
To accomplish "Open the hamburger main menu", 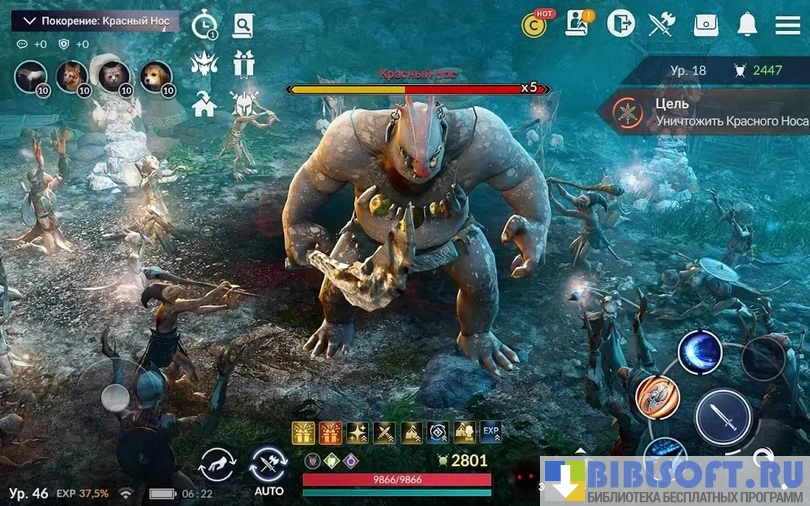I will pyautogui.click(x=787, y=23).
